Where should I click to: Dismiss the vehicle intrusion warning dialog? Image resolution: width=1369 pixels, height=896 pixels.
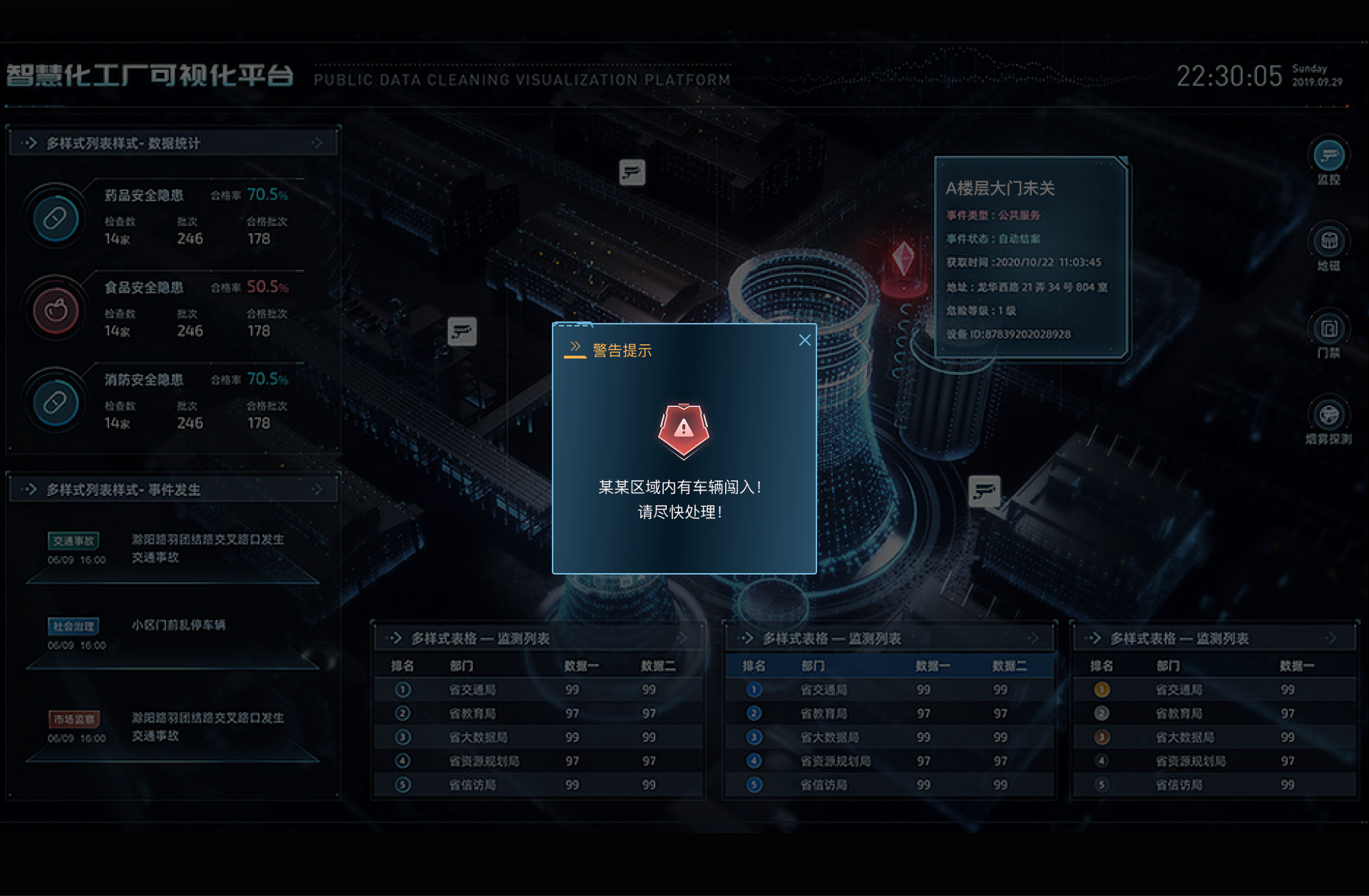click(805, 340)
